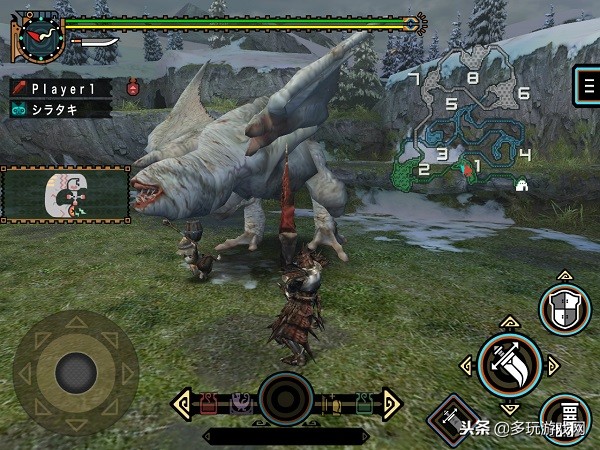600x450 pixels.
Task: Select the green potion in the item bar
Action: tap(363, 404)
